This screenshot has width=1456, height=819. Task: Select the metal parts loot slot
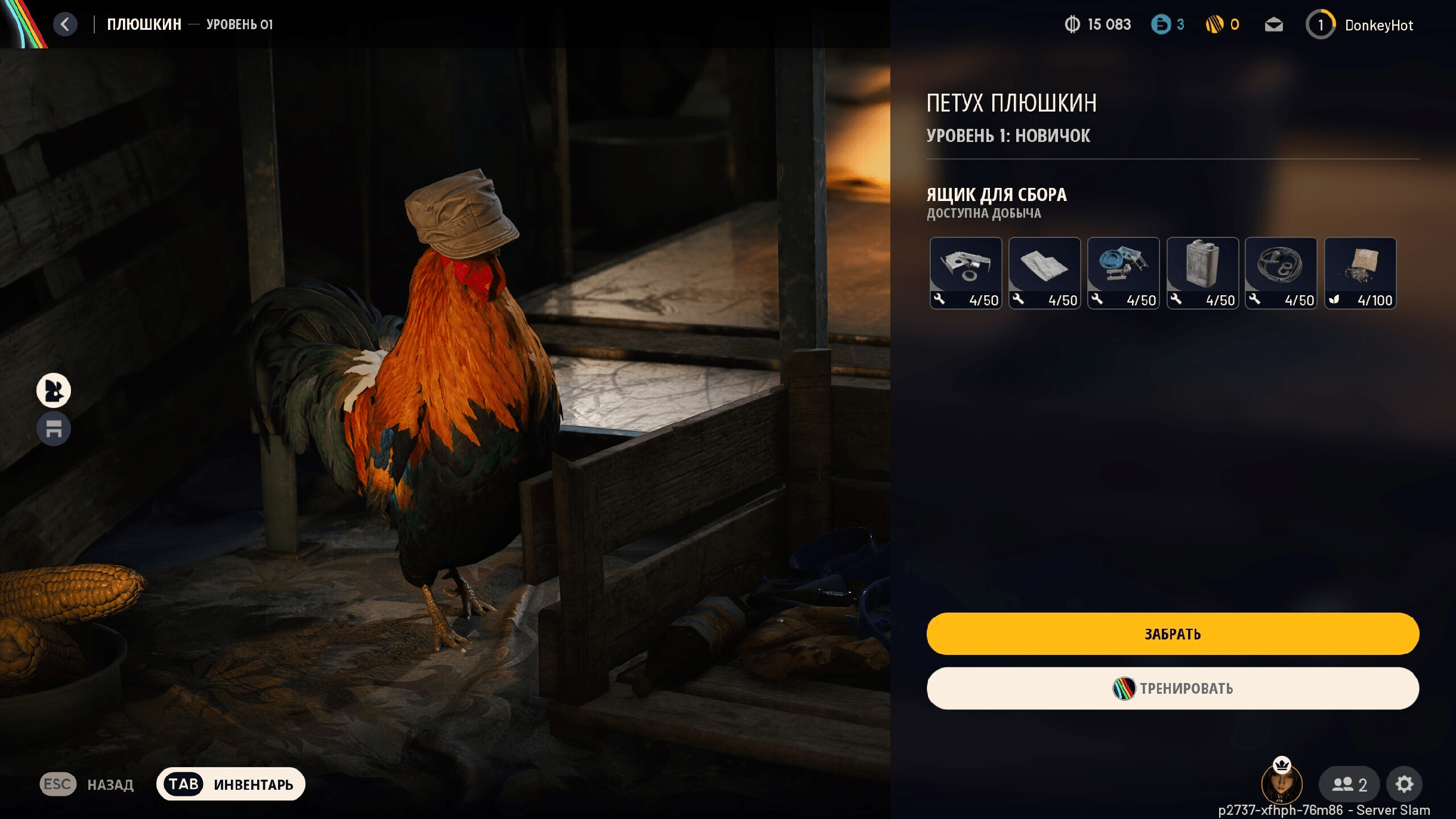(965, 273)
